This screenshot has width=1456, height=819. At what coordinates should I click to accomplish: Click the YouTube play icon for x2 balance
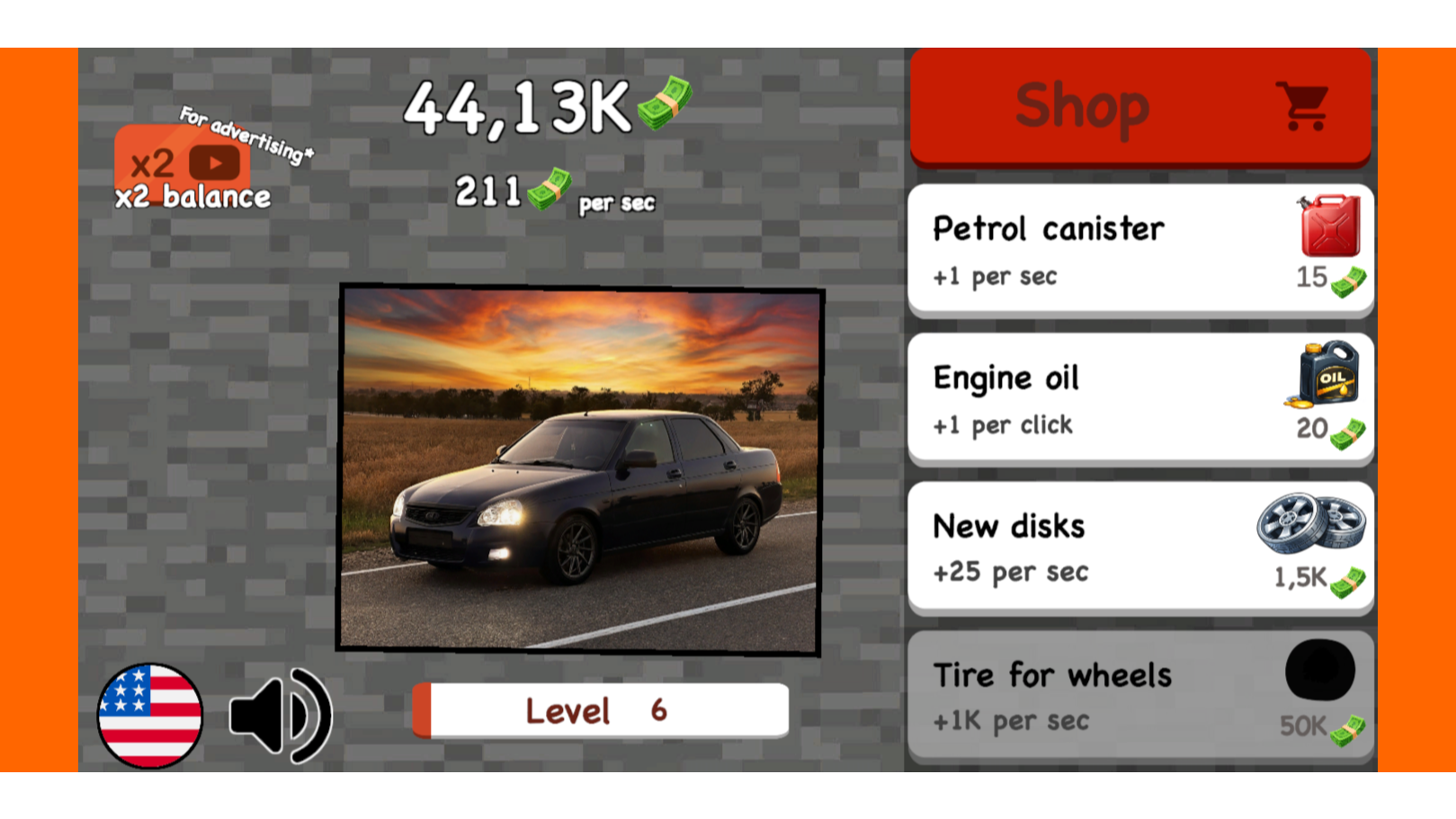click(x=213, y=163)
